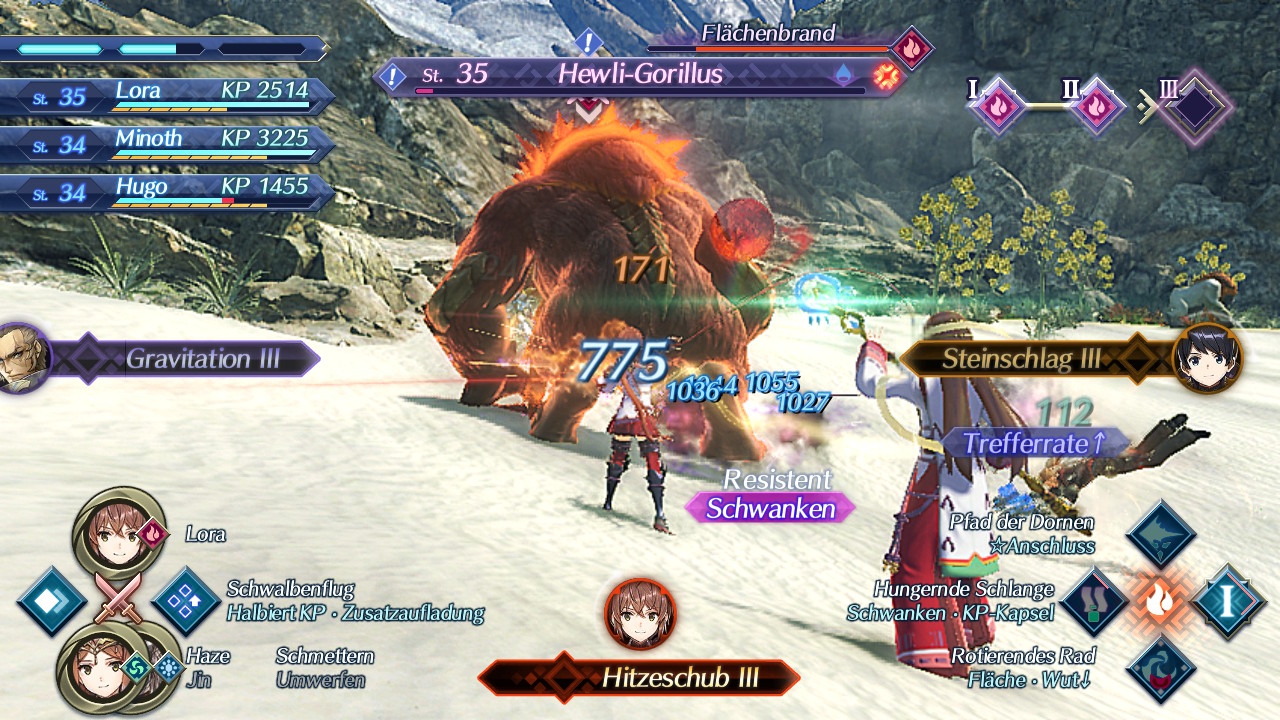Screen dimensions: 1280x720
Task: Choose Gravitation III blade combo prompt
Action: pos(190,358)
